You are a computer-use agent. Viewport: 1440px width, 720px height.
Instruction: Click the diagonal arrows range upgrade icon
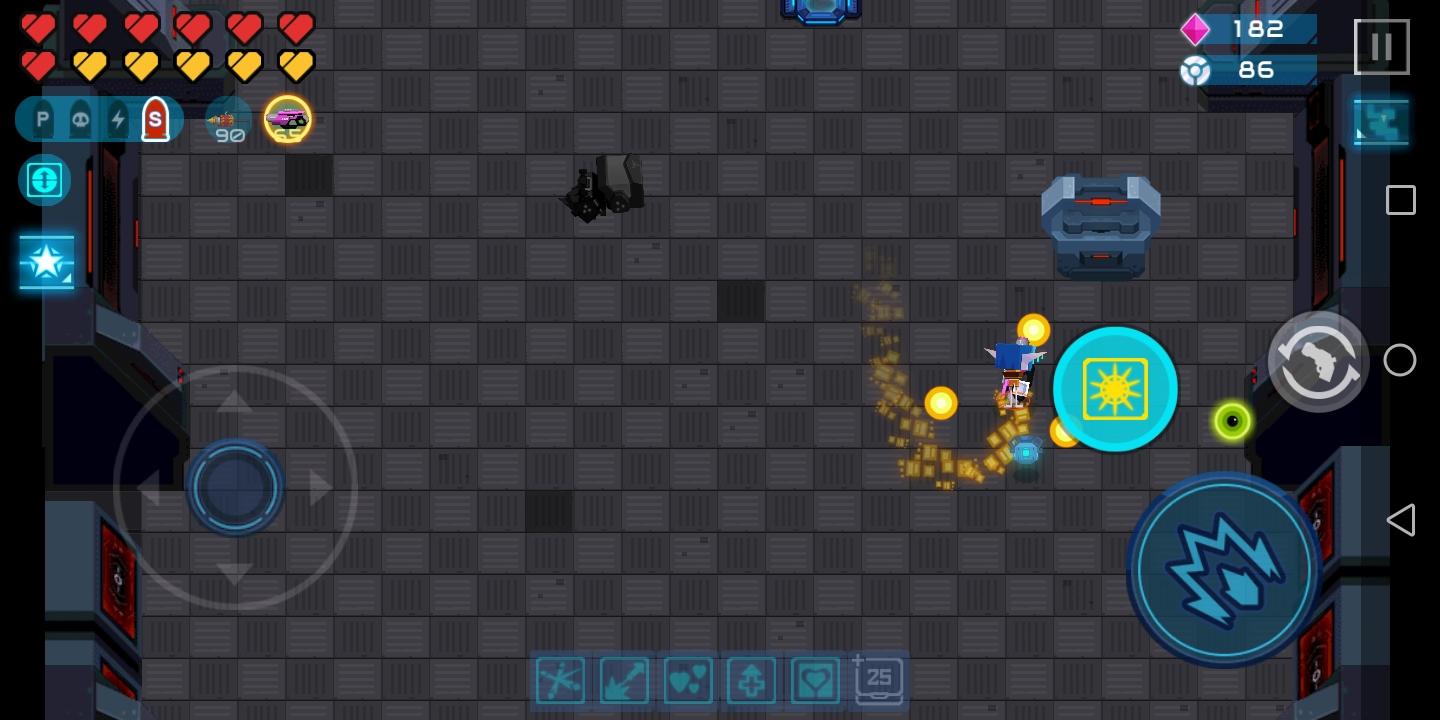pyautogui.click(x=624, y=680)
